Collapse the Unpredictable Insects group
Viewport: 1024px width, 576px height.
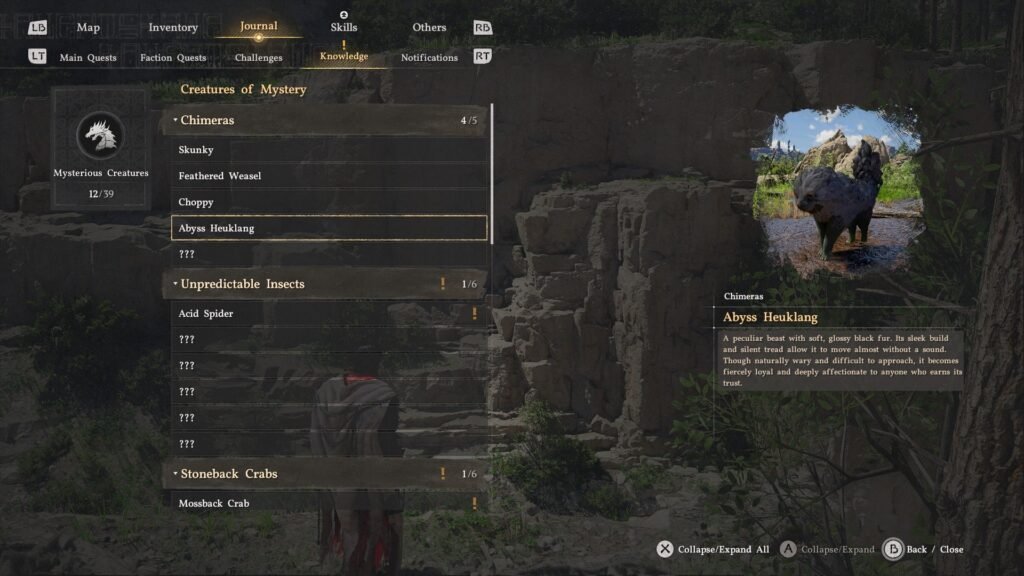point(326,284)
